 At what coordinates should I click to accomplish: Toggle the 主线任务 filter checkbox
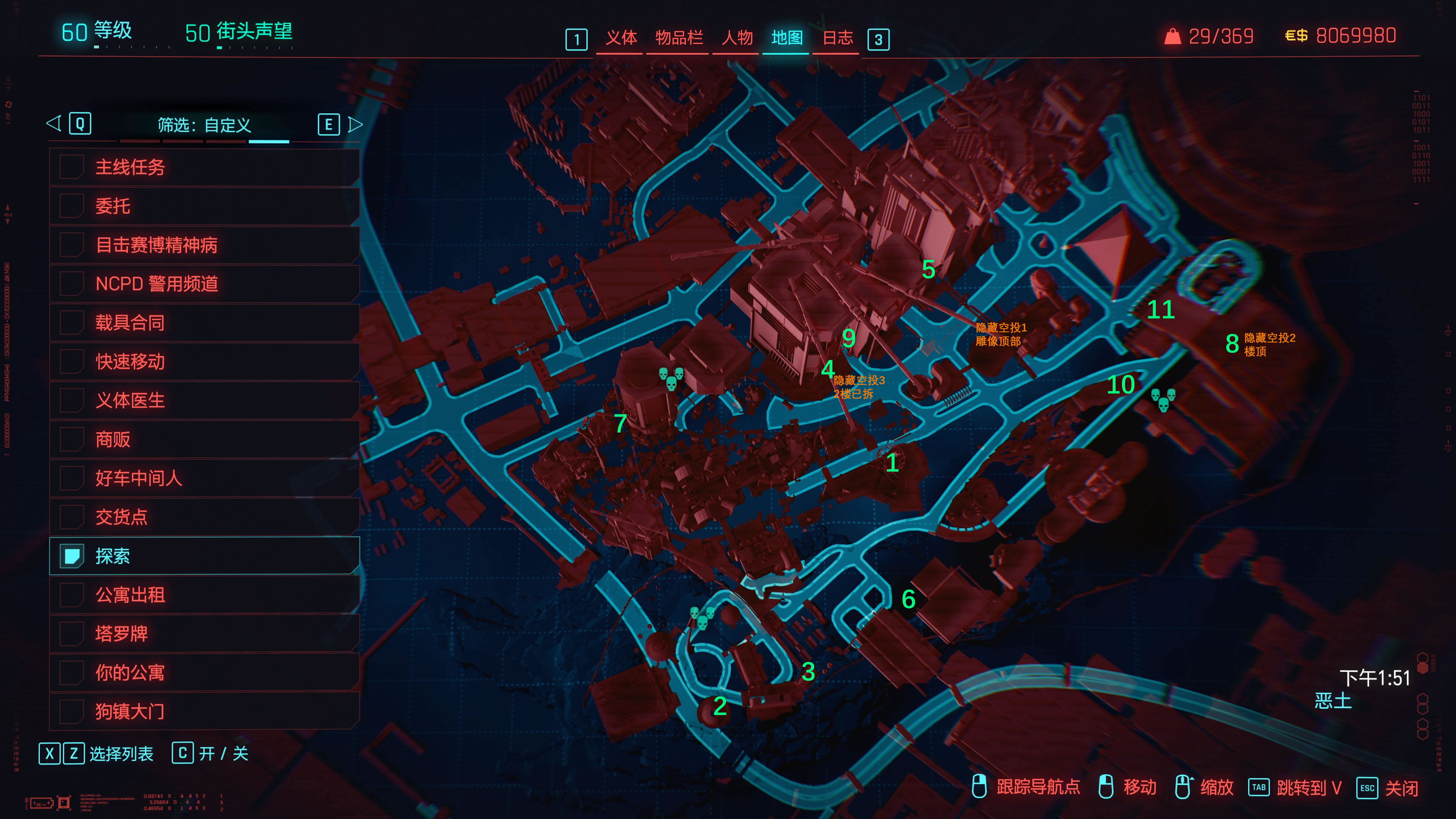[x=72, y=167]
